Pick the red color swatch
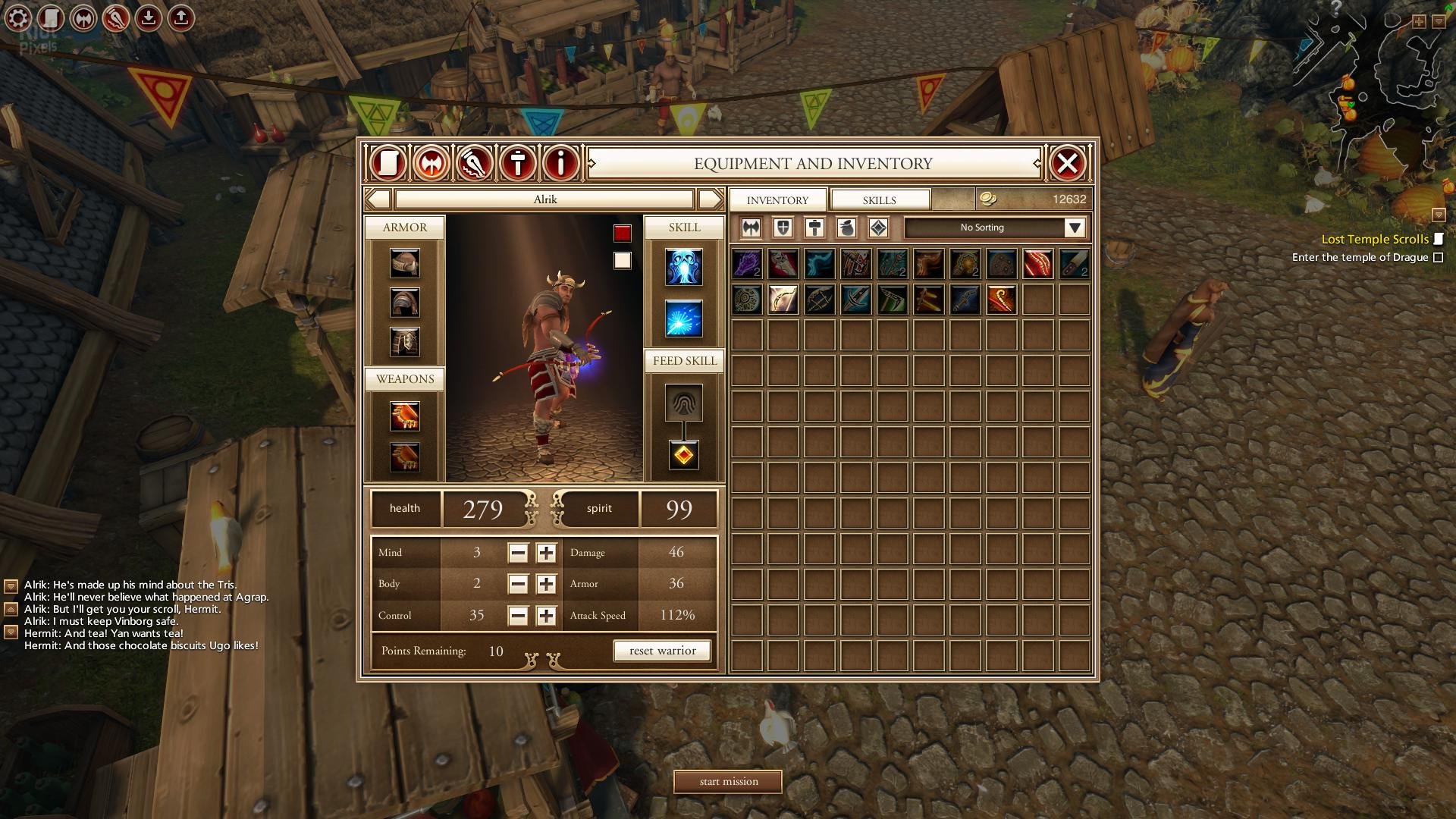The image size is (1456, 819). point(623,234)
